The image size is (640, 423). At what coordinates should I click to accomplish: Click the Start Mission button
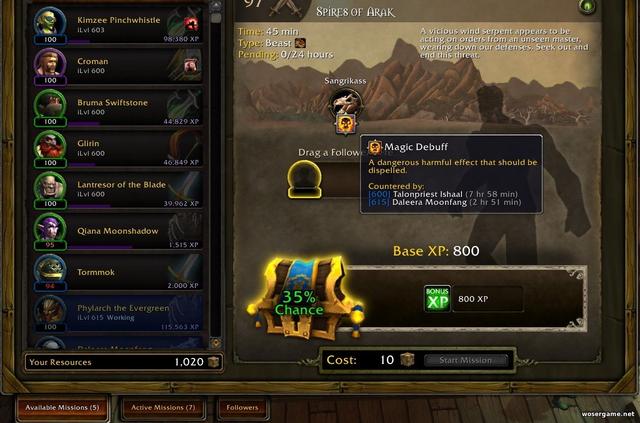point(466,360)
